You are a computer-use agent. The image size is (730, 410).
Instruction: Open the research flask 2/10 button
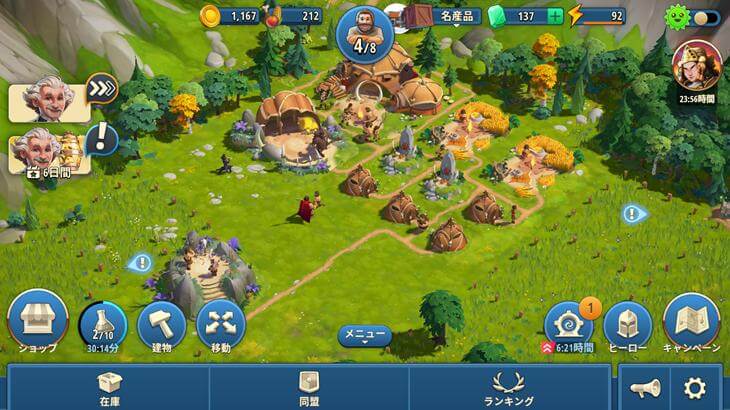102,324
